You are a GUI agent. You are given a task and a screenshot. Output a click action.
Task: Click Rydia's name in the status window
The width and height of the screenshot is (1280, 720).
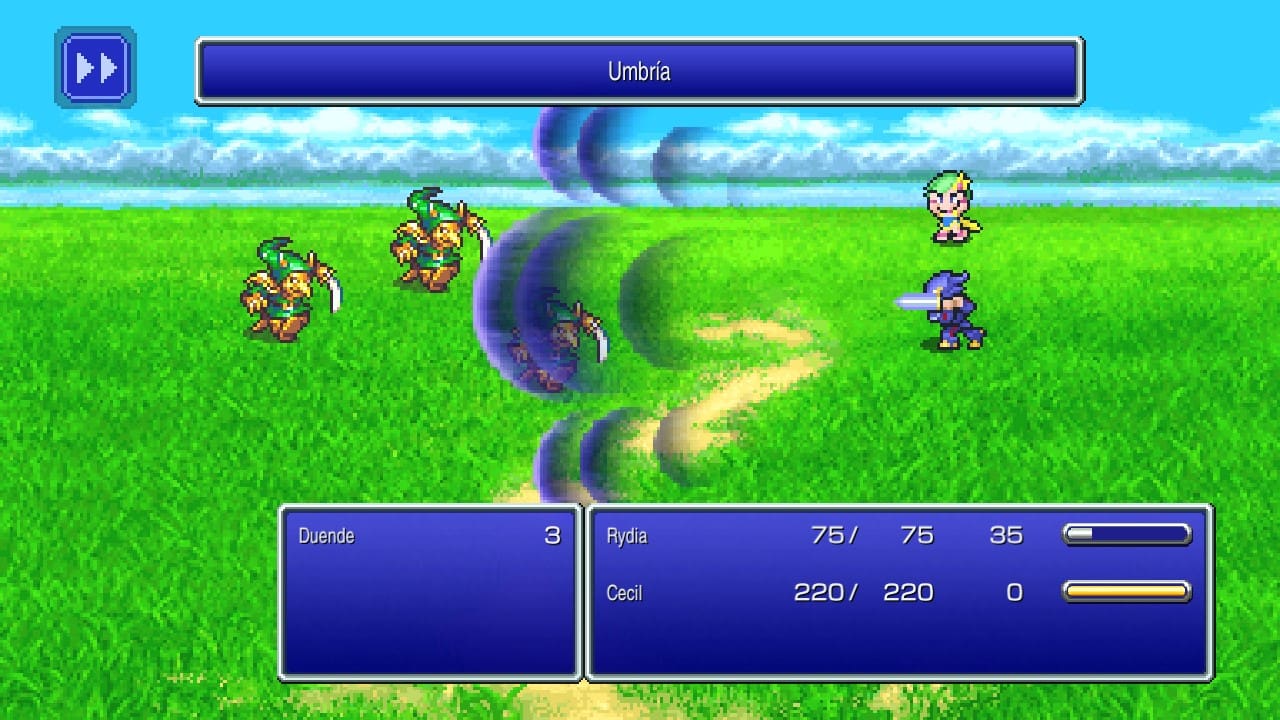tap(626, 536)
